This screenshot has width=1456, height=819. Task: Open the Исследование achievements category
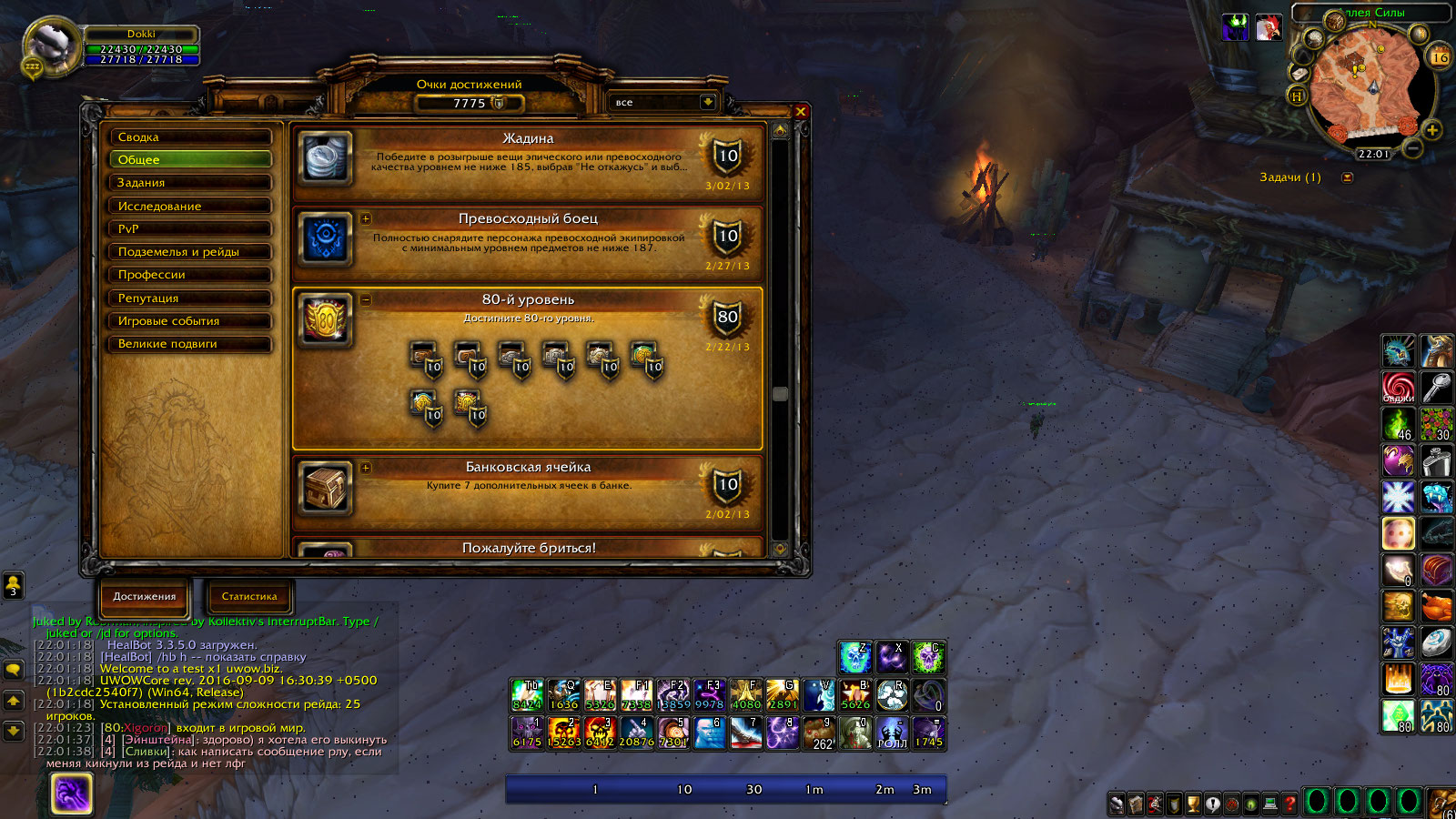pyautogui.click(x=190, y=207)
